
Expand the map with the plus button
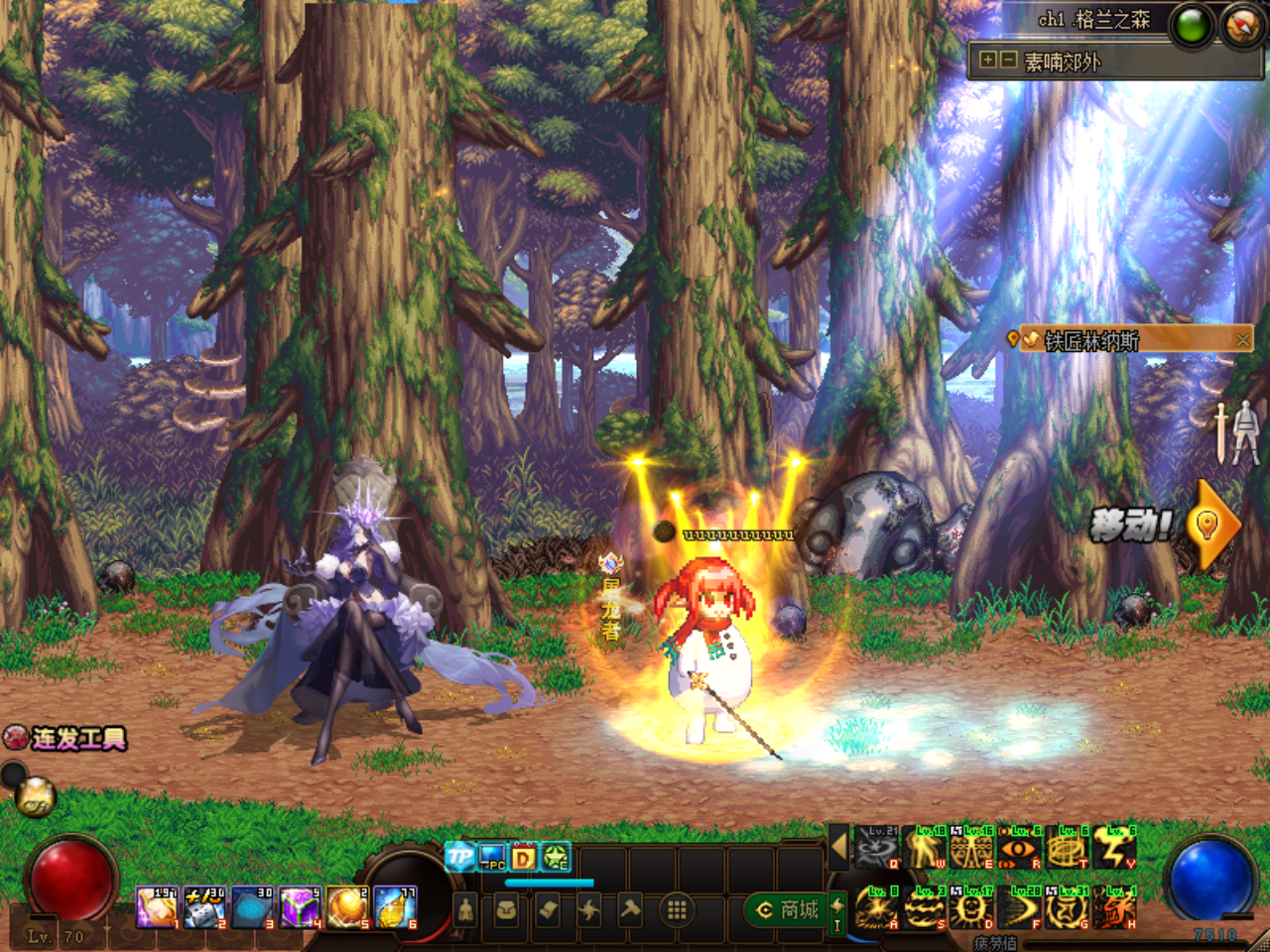tap(987, 60)
